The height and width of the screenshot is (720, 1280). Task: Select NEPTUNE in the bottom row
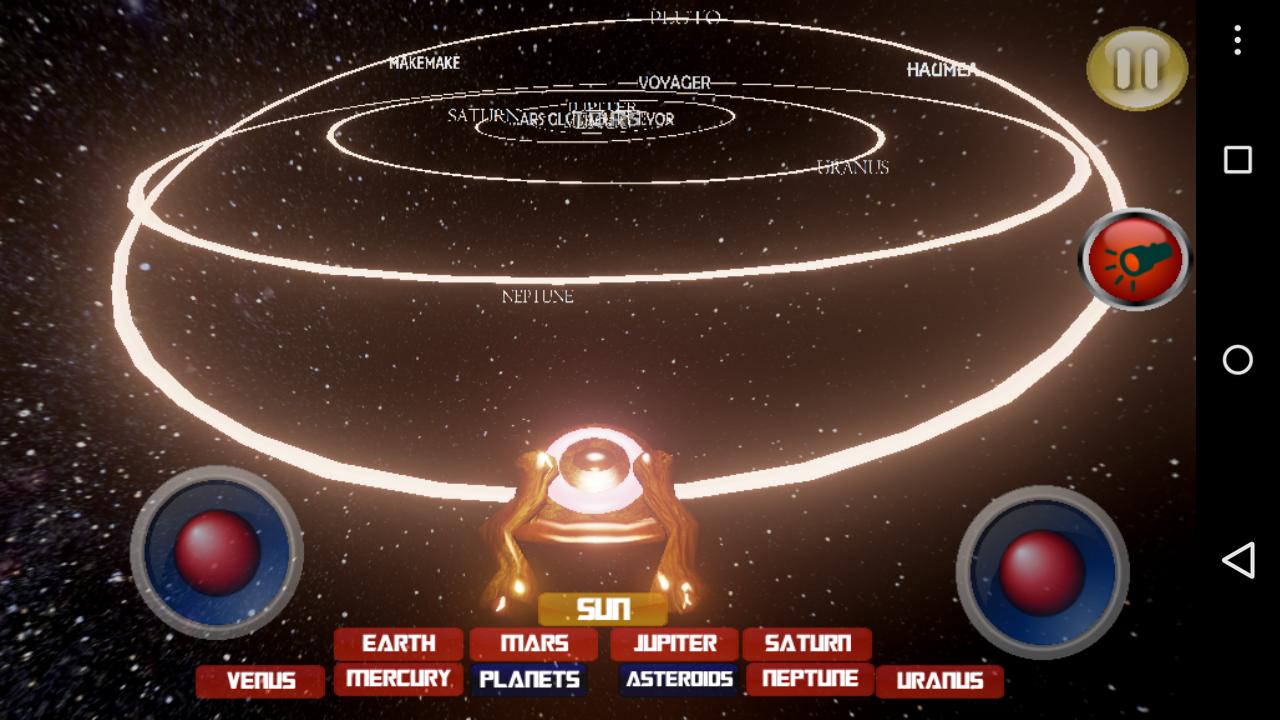point(812,680)
